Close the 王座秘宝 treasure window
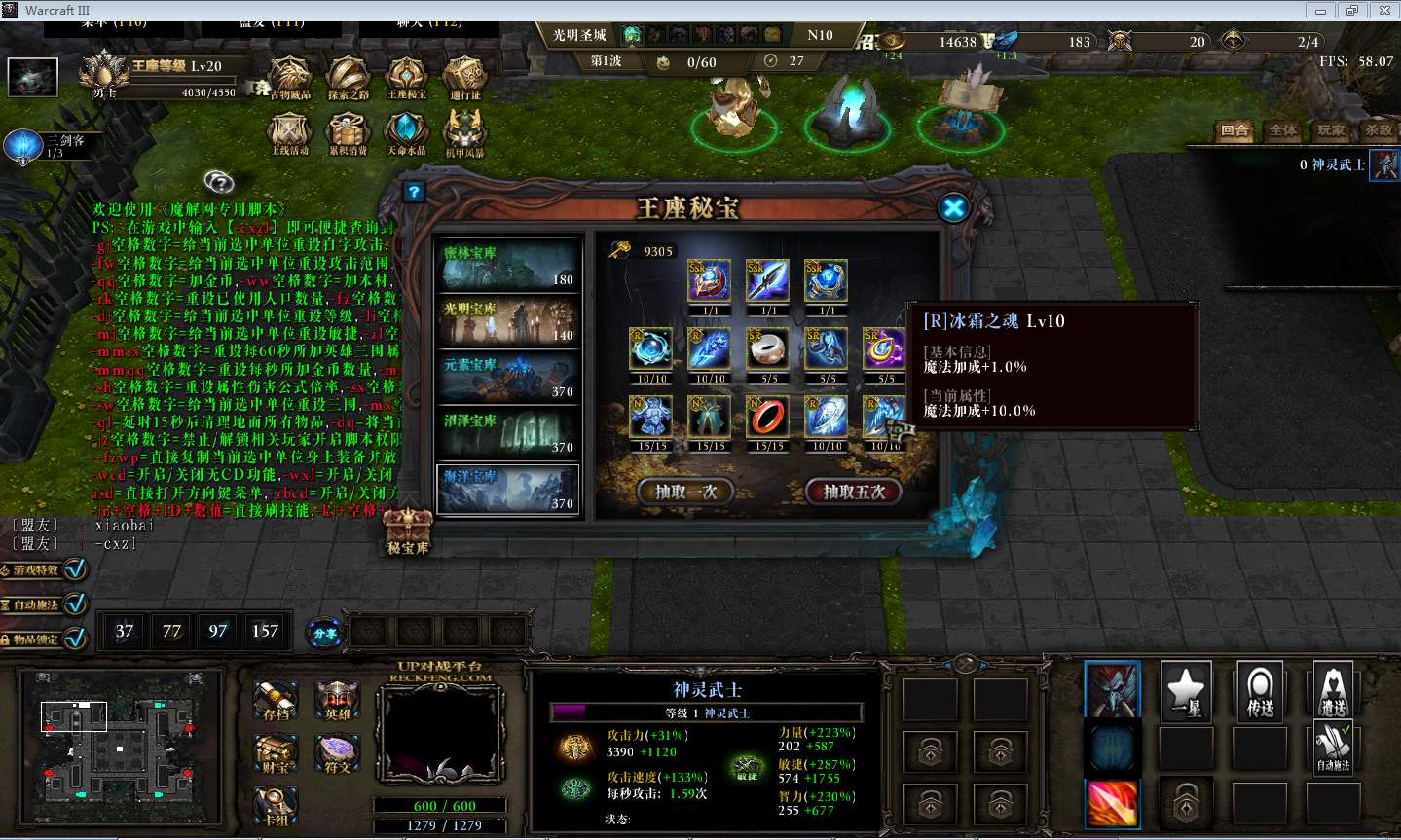The height and width of the screenshot is (840, 1401). coord(953,207)
